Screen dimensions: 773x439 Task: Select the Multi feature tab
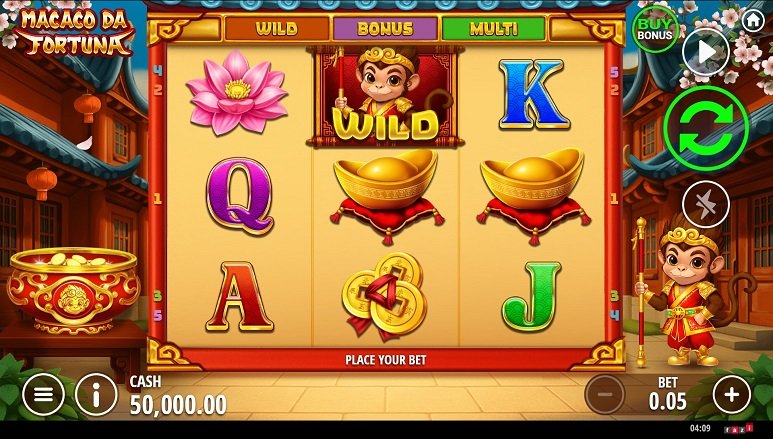click(x=493, y=29)
